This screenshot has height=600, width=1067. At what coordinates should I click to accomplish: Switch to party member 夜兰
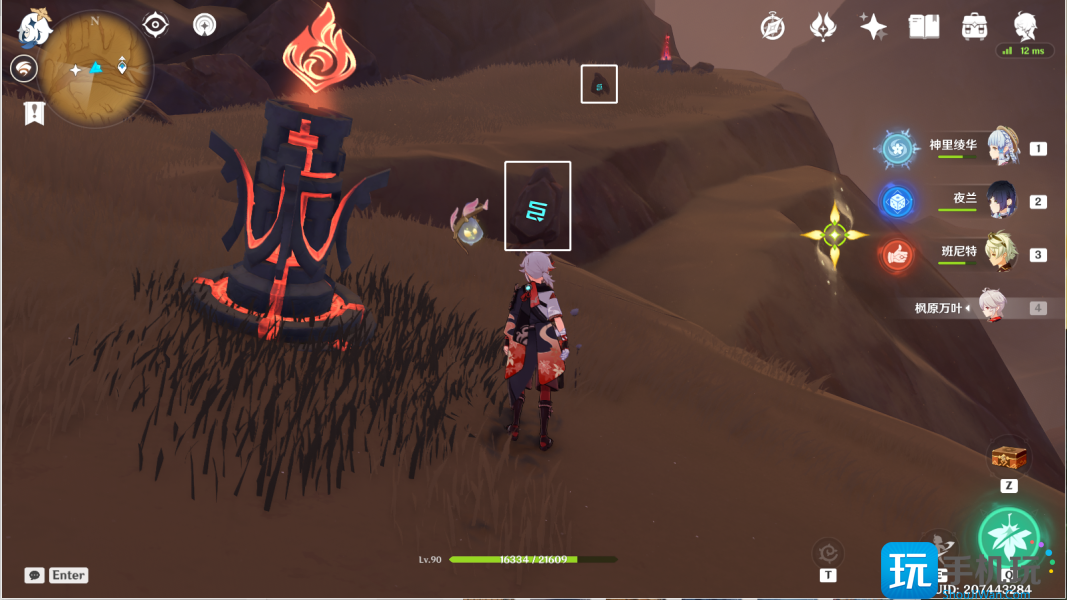[1003, 201]
